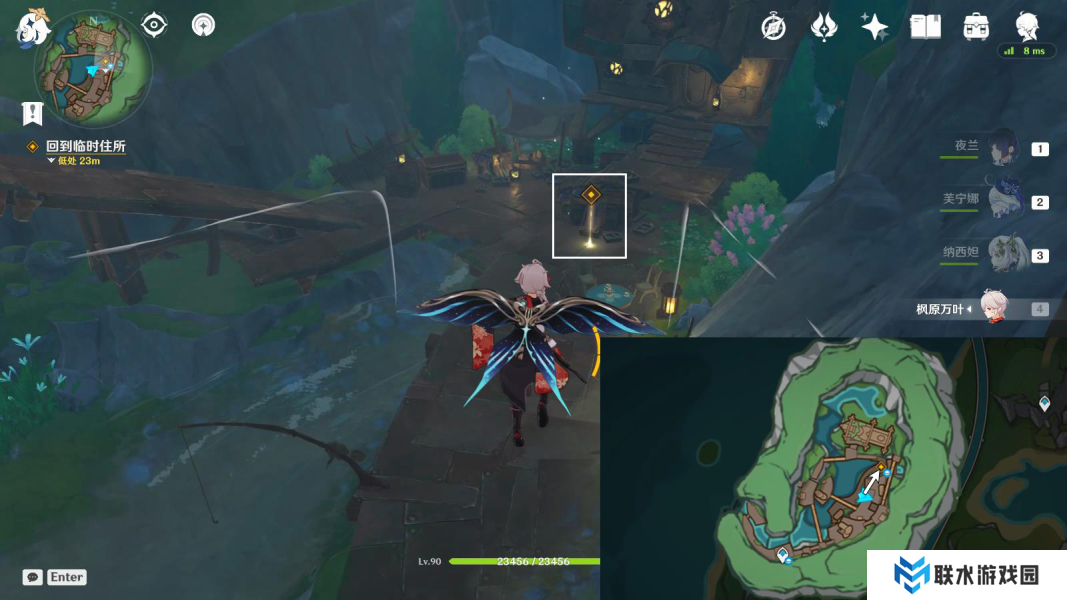Open the Paimon menu
1067x600 pixels.
(x=33, y=28)
